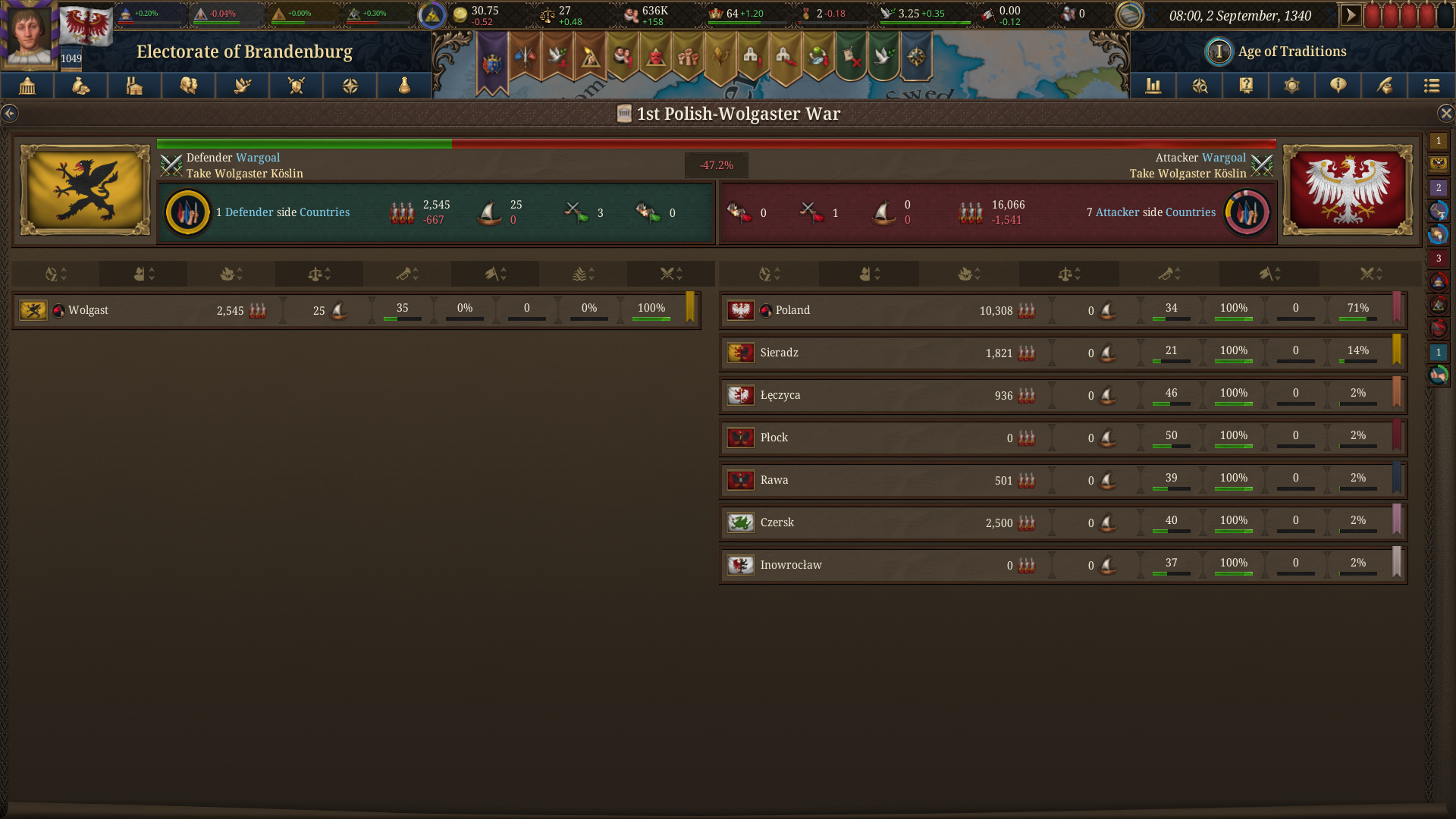Toggle sorting on the defender army column
The width and height of the screenshot is (1456, 819).
143,274
